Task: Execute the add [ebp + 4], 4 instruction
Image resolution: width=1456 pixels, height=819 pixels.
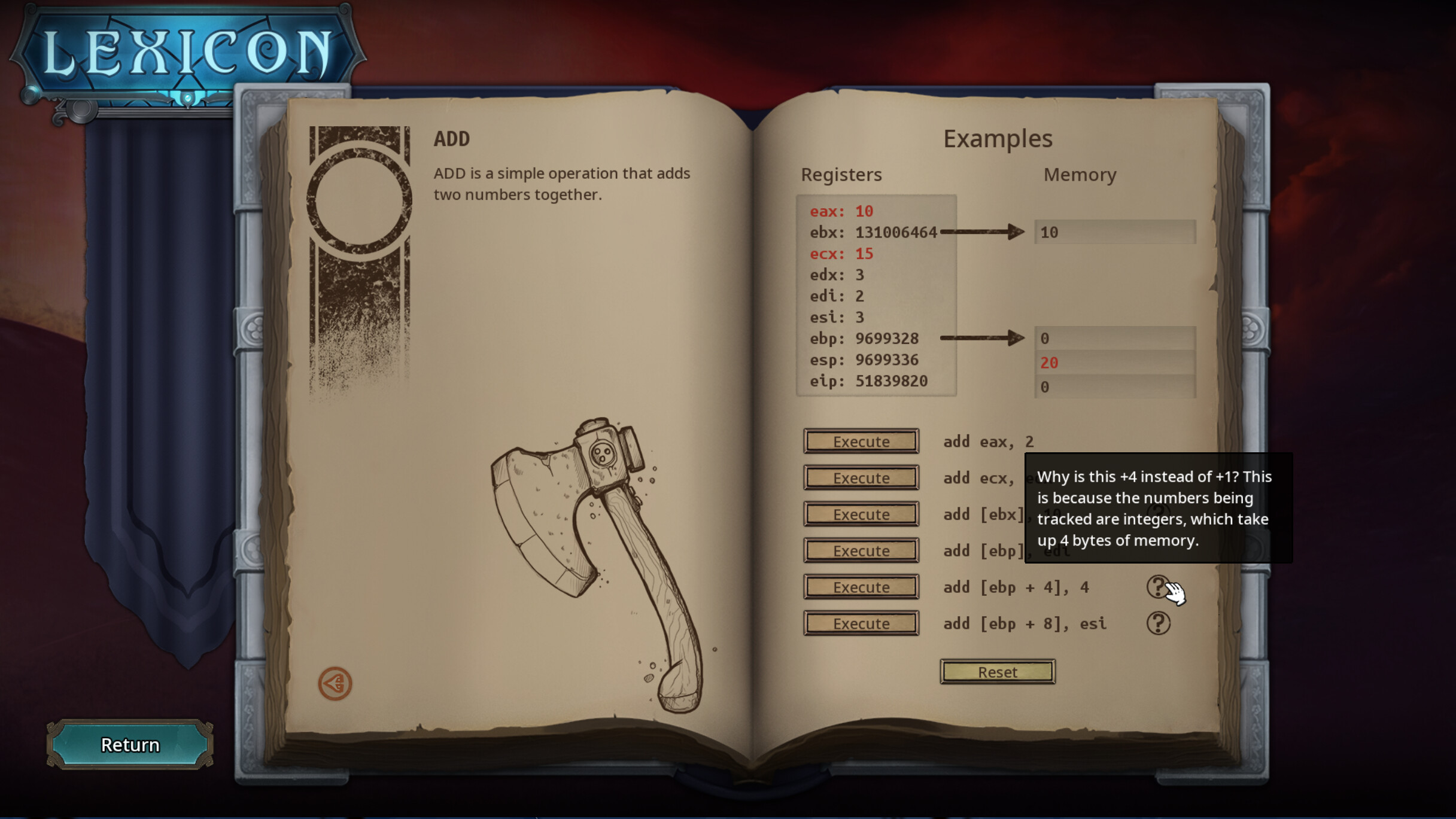Action: [x=861, y=587]
